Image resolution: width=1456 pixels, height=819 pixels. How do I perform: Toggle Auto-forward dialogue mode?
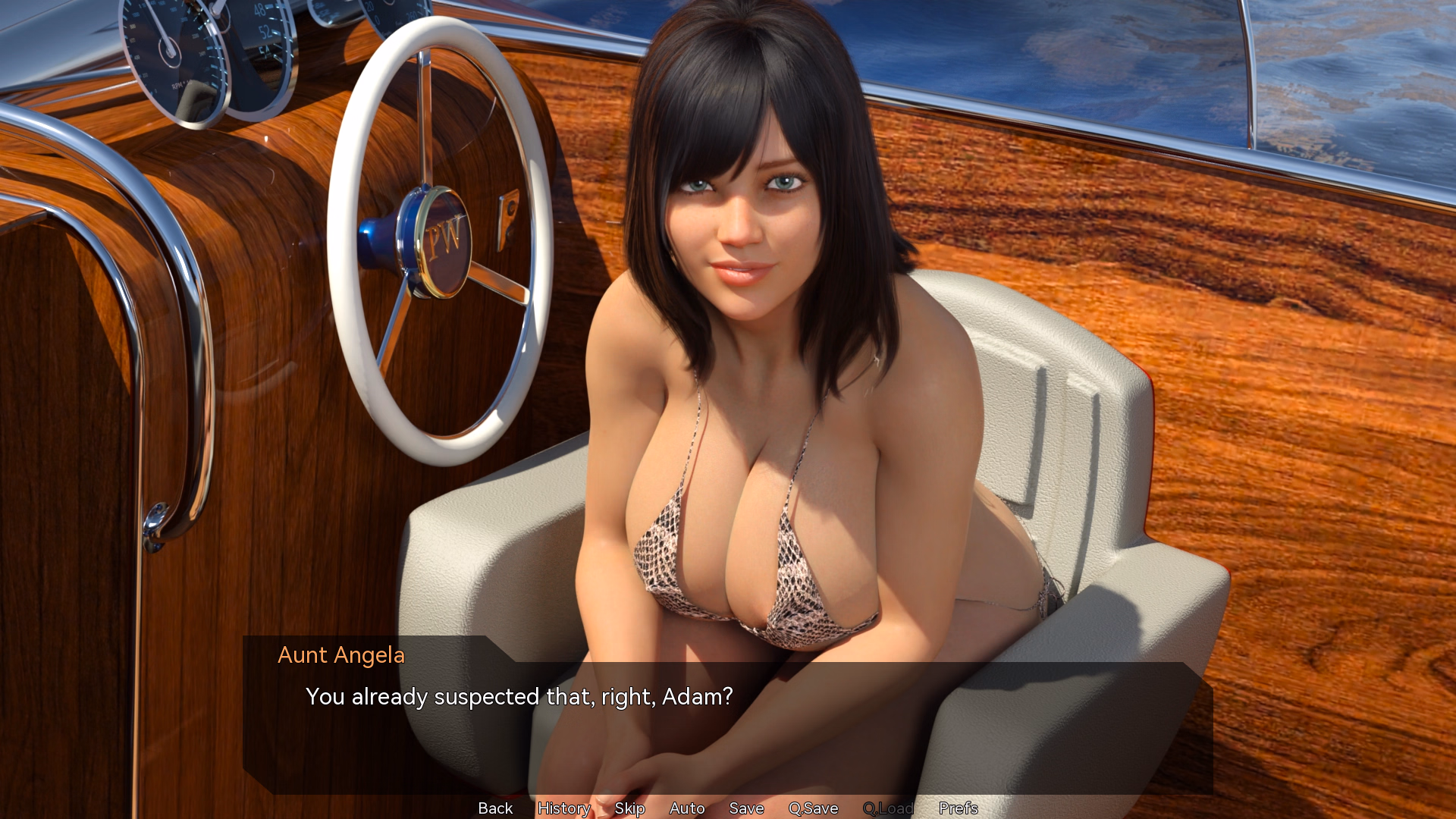click(x=686, y=808)
